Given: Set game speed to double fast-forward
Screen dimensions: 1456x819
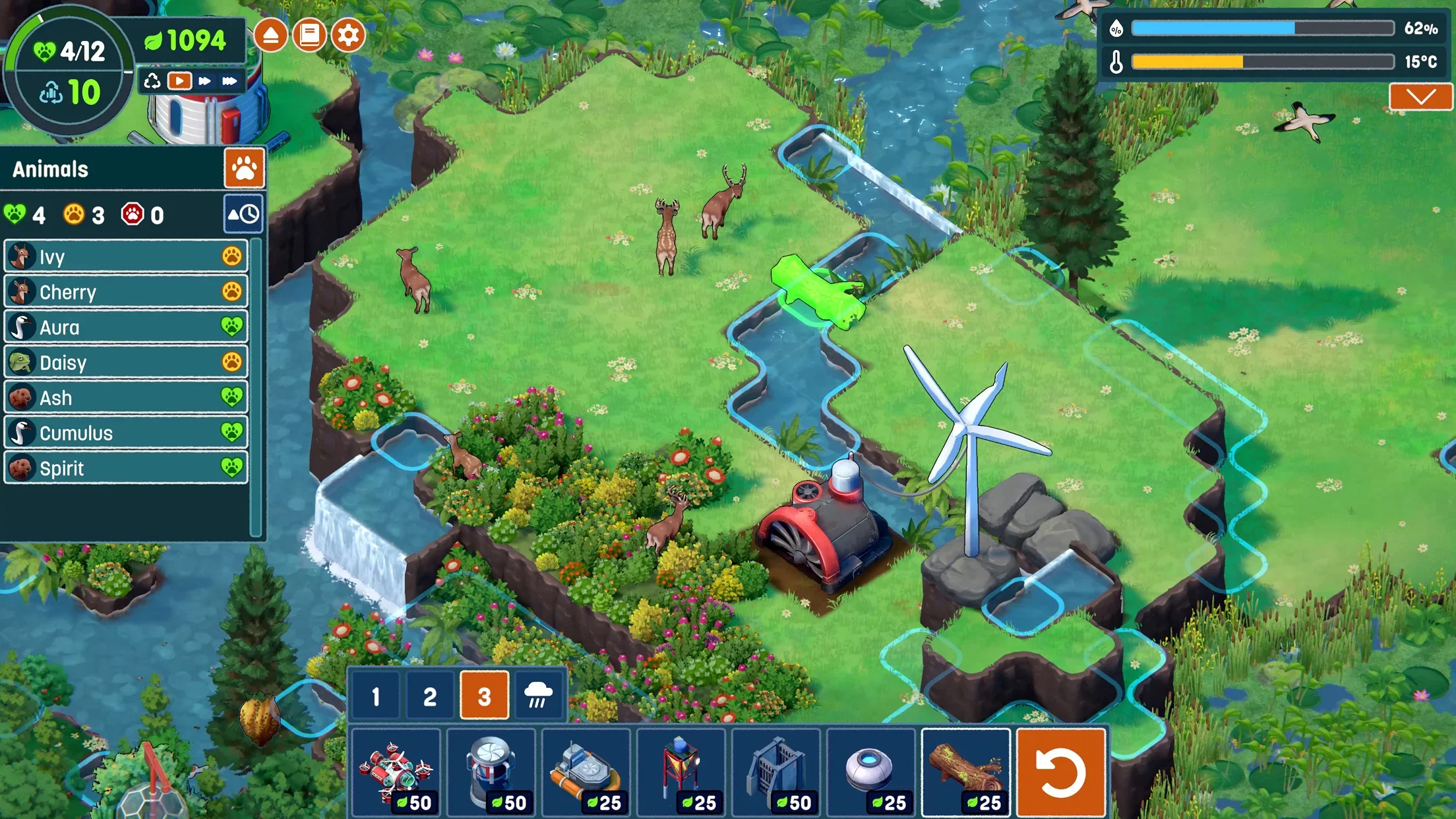Looking at the screenshot, I should [205, 81].
